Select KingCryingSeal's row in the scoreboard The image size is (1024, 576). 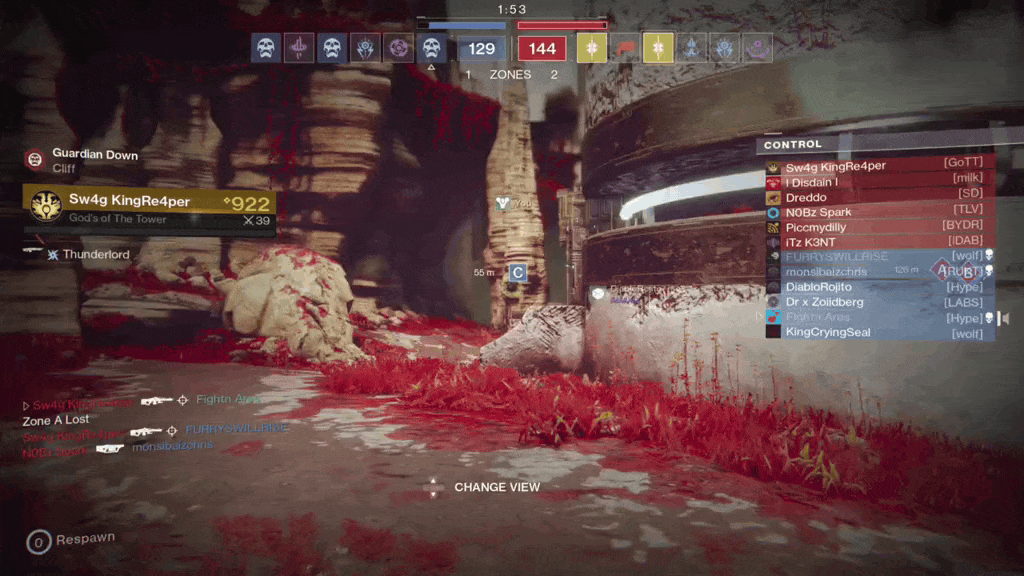point(880,332)
